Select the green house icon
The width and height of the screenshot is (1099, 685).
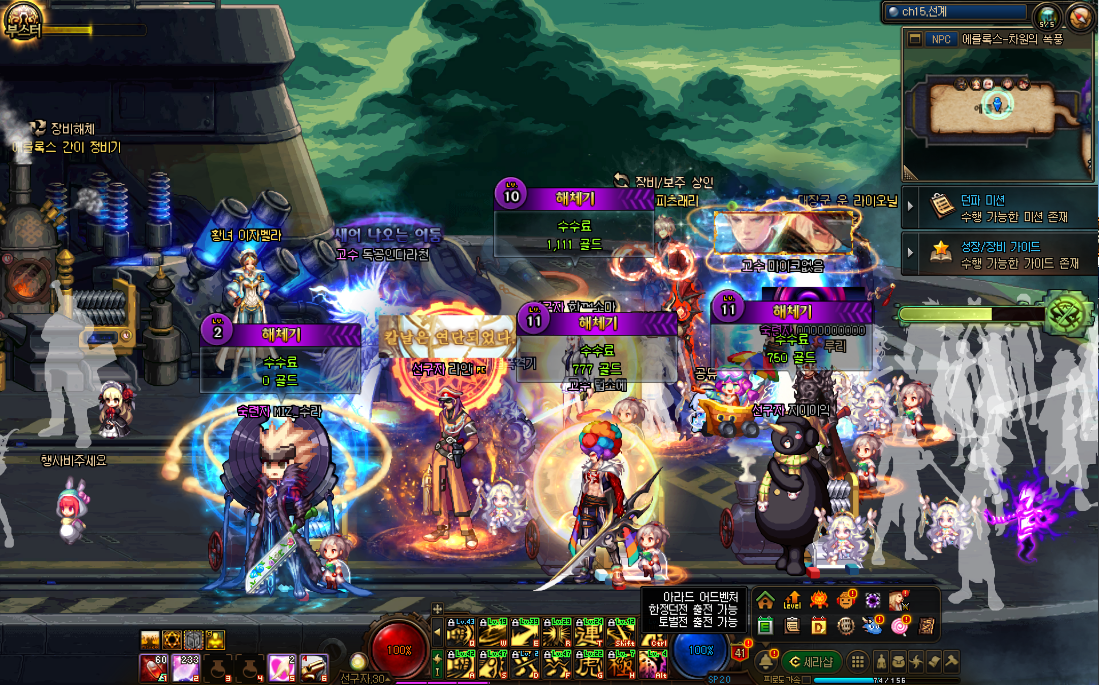(765, 601)
